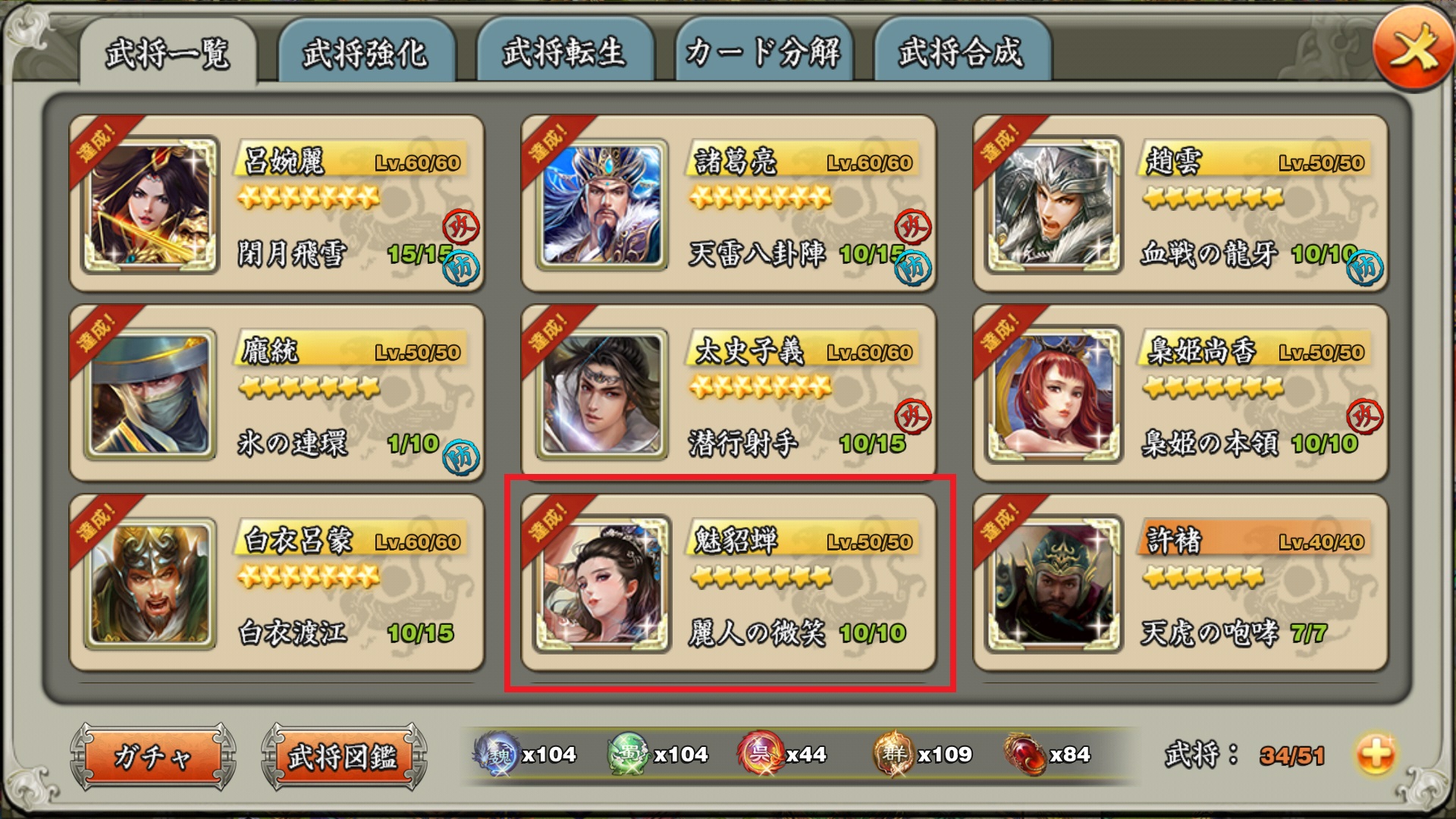Close the general list window

point(1412,53)
